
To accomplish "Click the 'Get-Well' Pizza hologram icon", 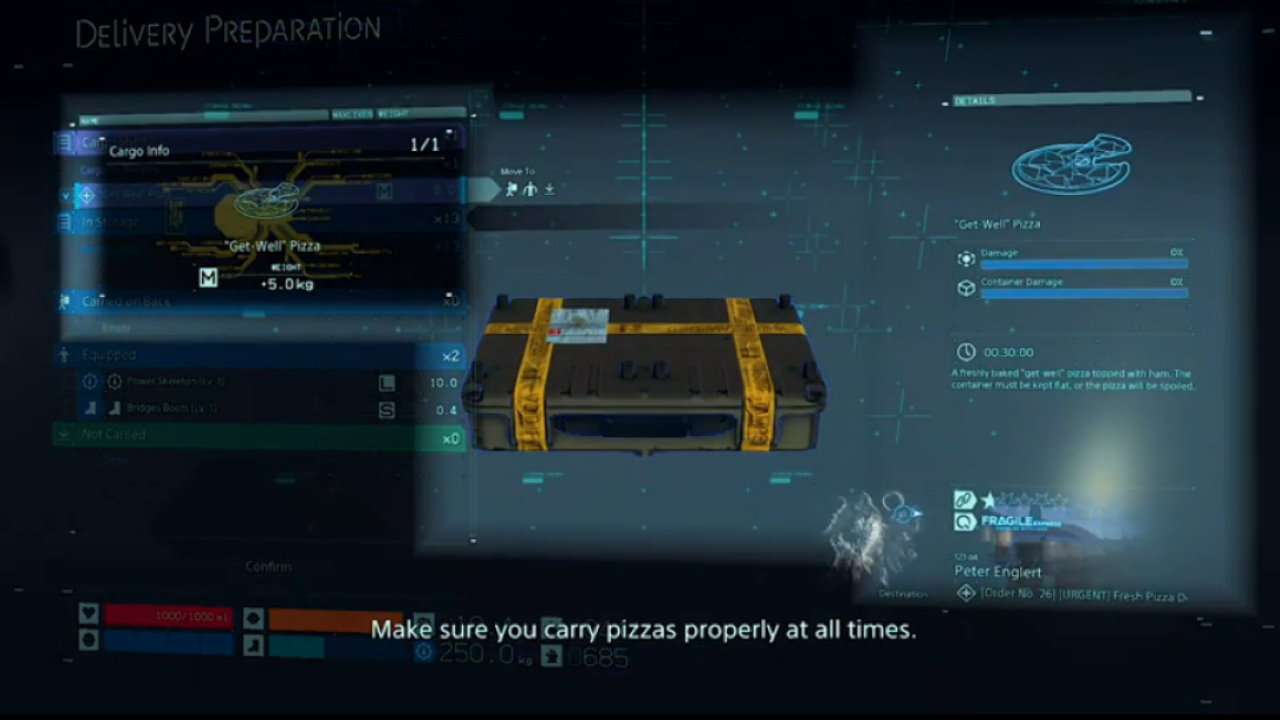I will 1070,163.
